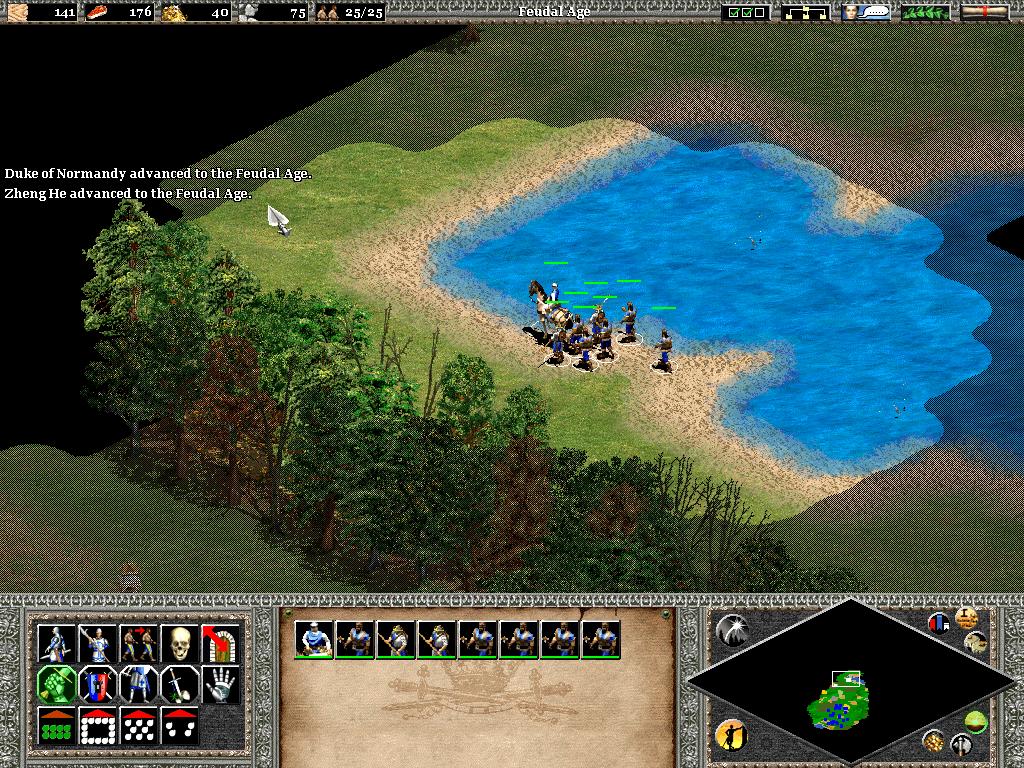Screen dimensions: 1024x768
Task: Click the flare signal button beside minimap
Action: (731, 629)
